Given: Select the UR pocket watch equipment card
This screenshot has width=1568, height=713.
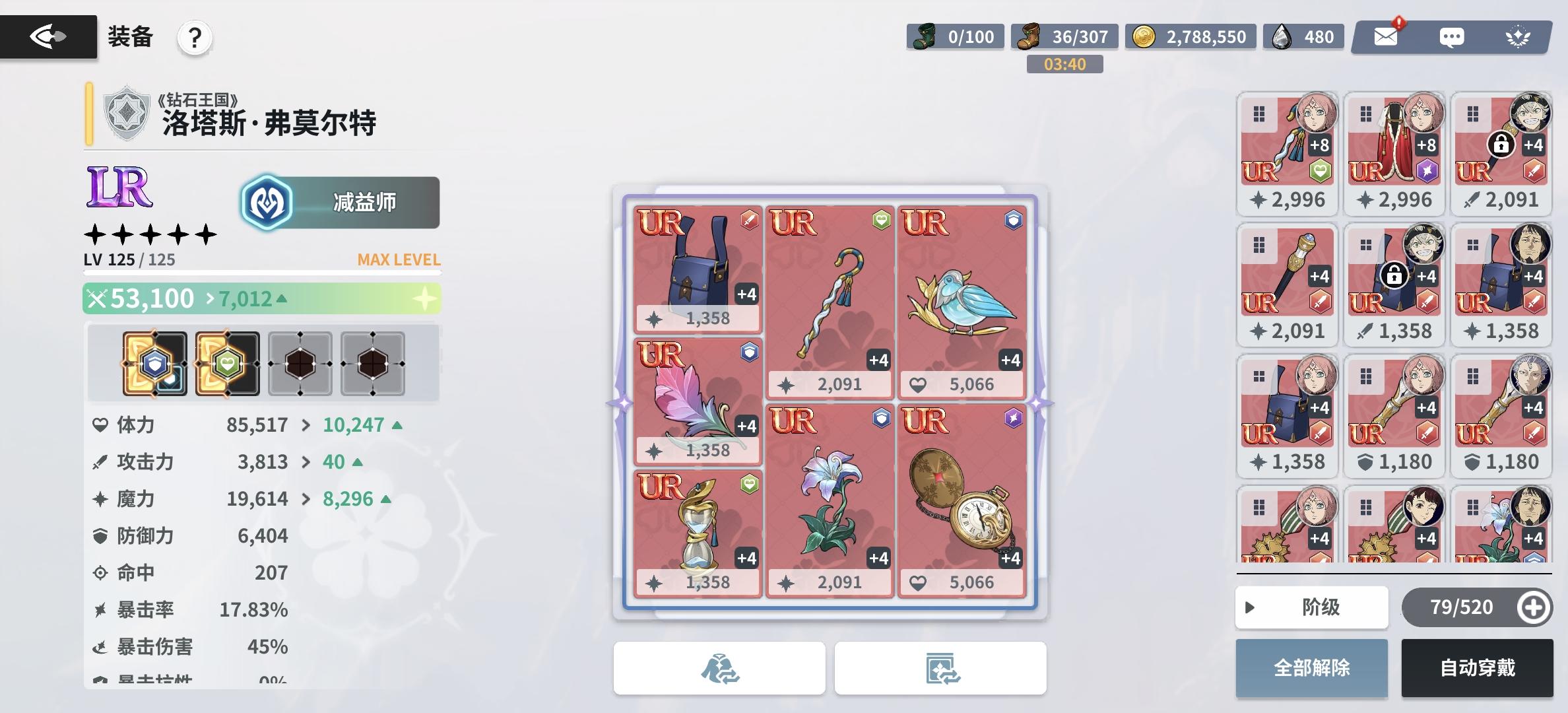Looking at the screenshot, I should pos(962,502).
